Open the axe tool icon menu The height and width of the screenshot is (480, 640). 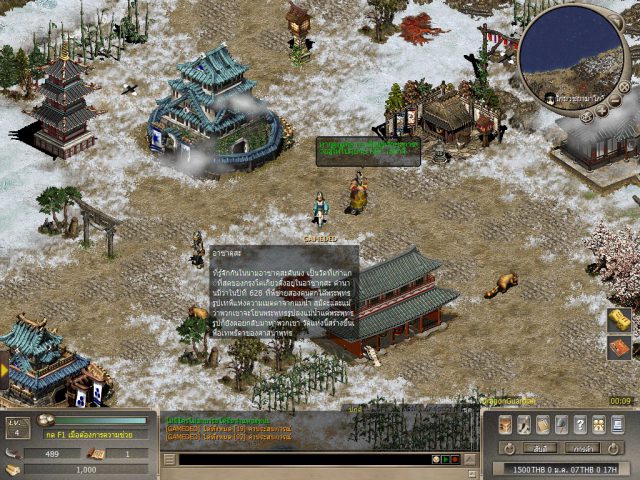562,424
